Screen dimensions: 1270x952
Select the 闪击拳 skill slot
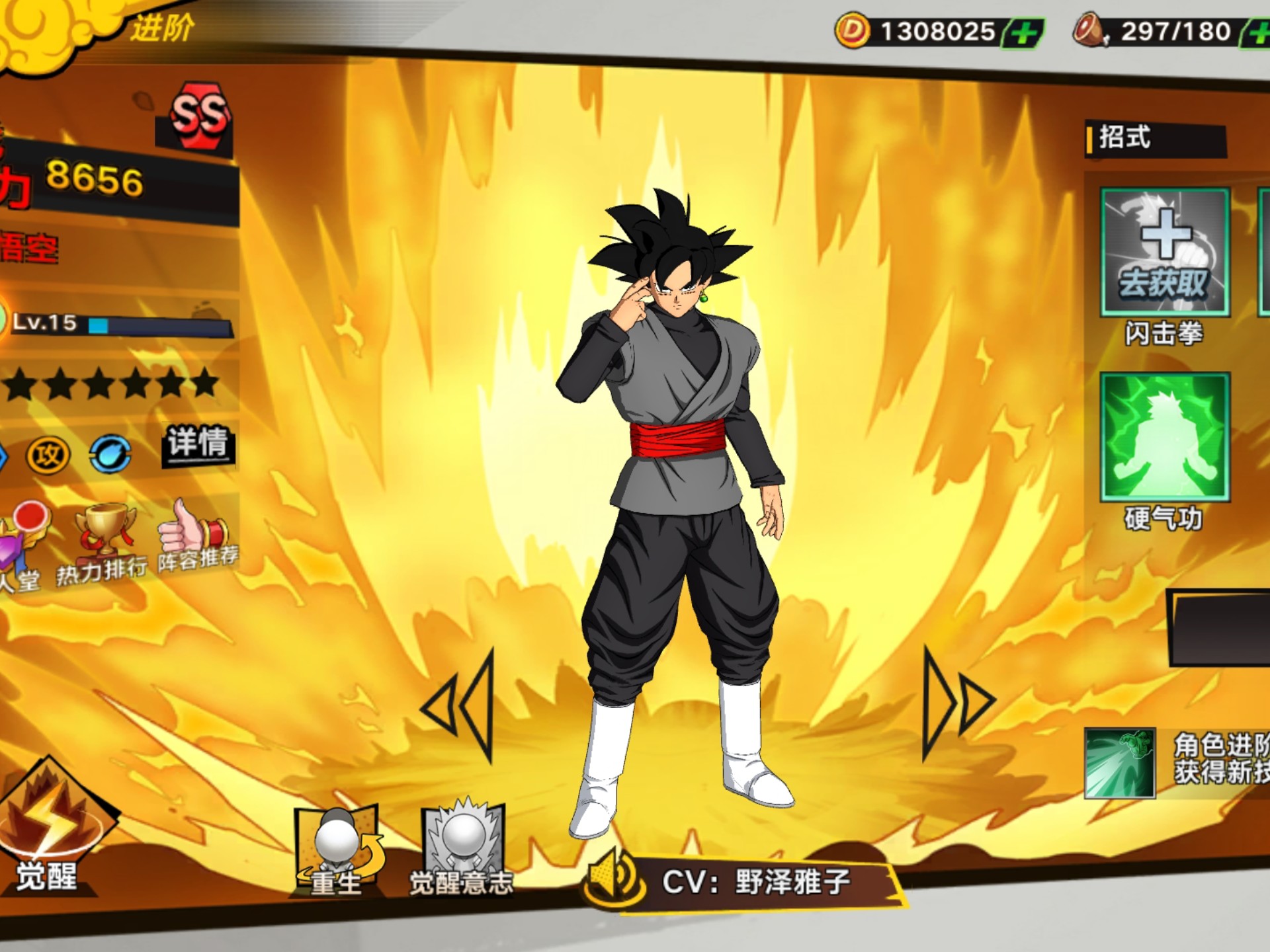1164,253
